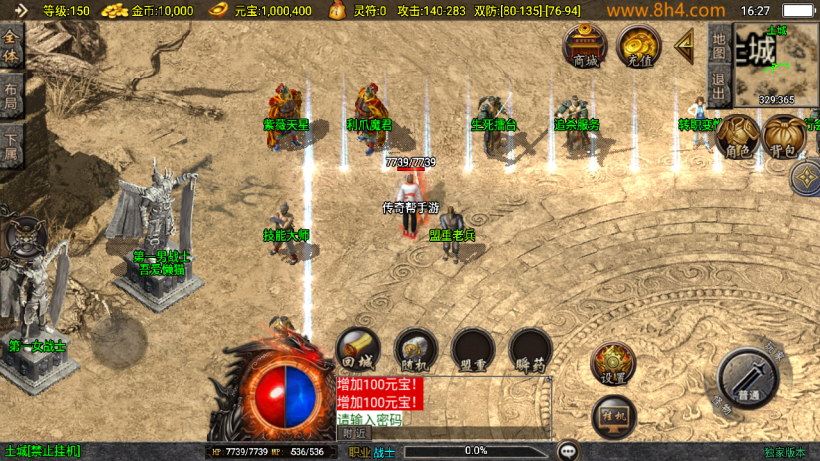Open the chat bubble button
Viewport: 820px width, 461px height.
568,451
